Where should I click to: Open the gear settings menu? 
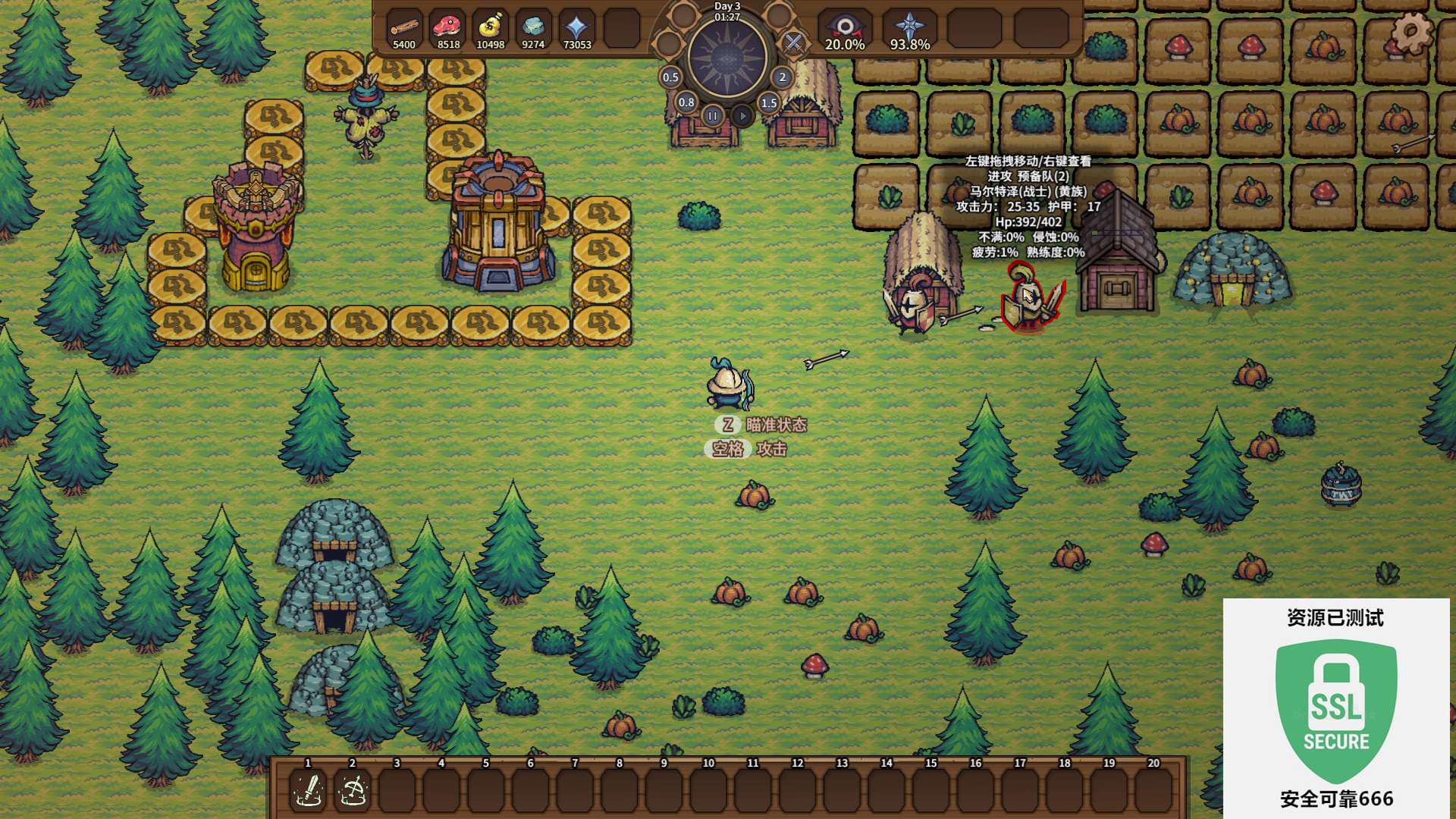(x=1411, y=32)
